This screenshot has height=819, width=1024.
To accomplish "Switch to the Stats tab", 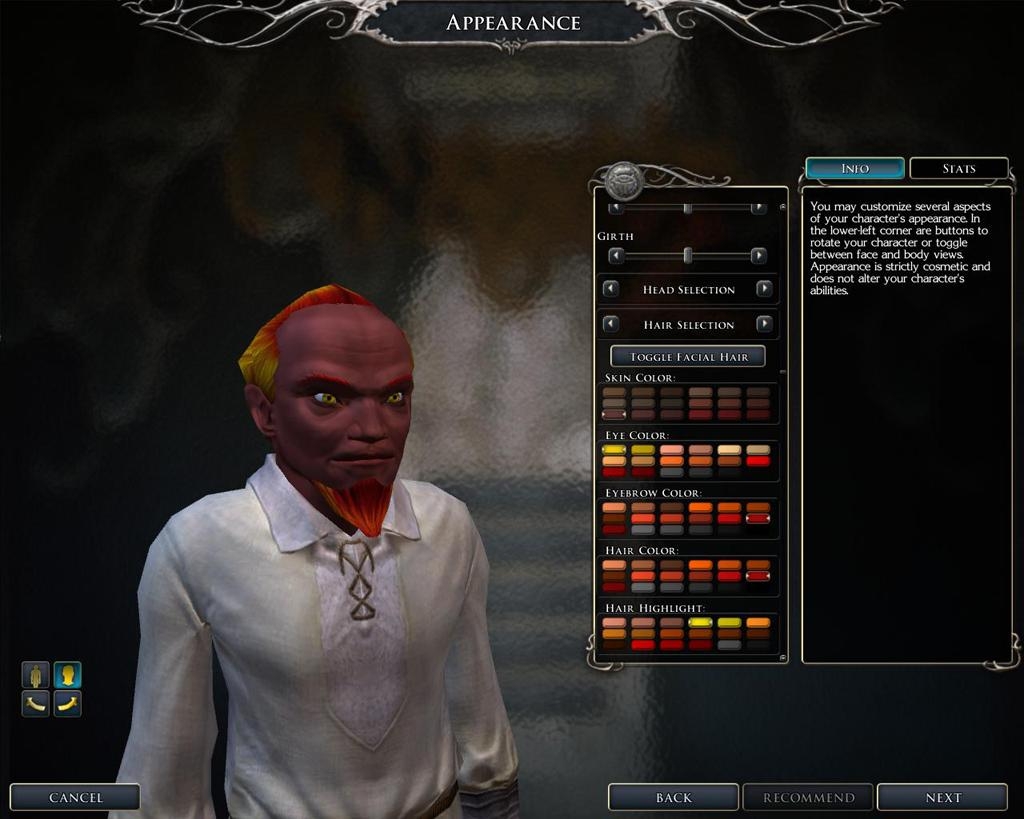I will click(x=958, y=168).
